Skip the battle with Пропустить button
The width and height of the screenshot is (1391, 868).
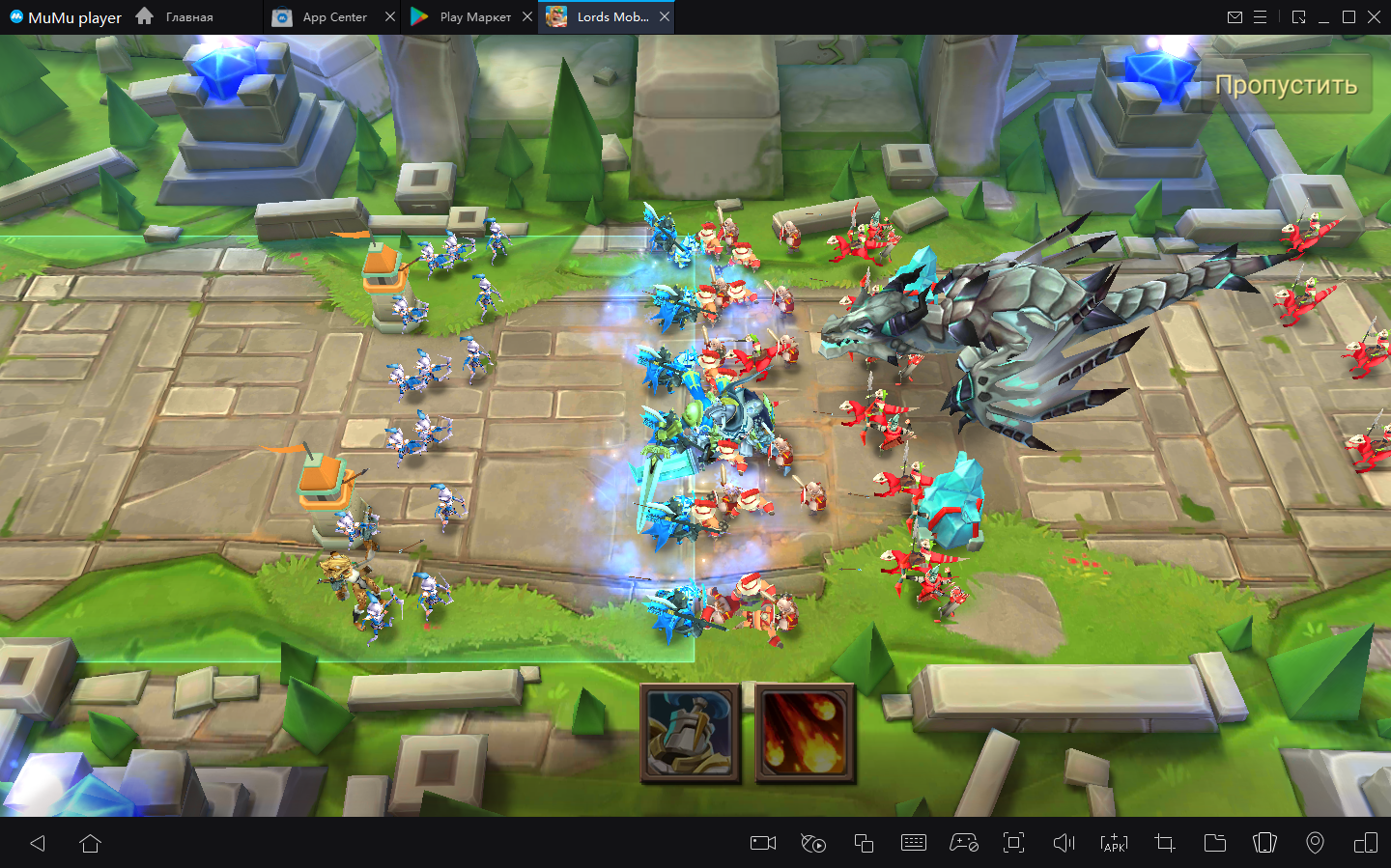(x=1286, y=85)
